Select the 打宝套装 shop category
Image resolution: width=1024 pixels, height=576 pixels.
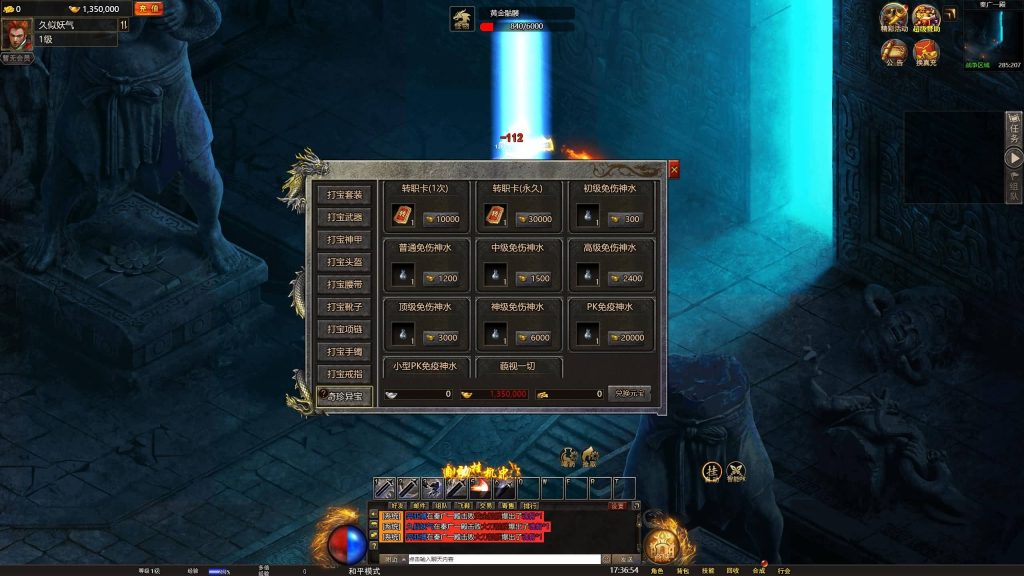coord(345,194)
